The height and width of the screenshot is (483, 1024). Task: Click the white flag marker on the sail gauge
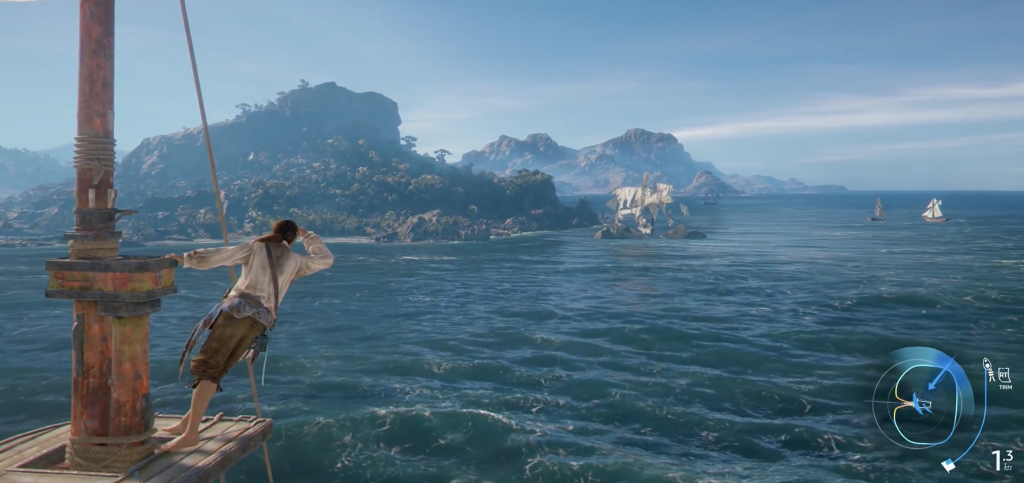[x=948, y=464]
